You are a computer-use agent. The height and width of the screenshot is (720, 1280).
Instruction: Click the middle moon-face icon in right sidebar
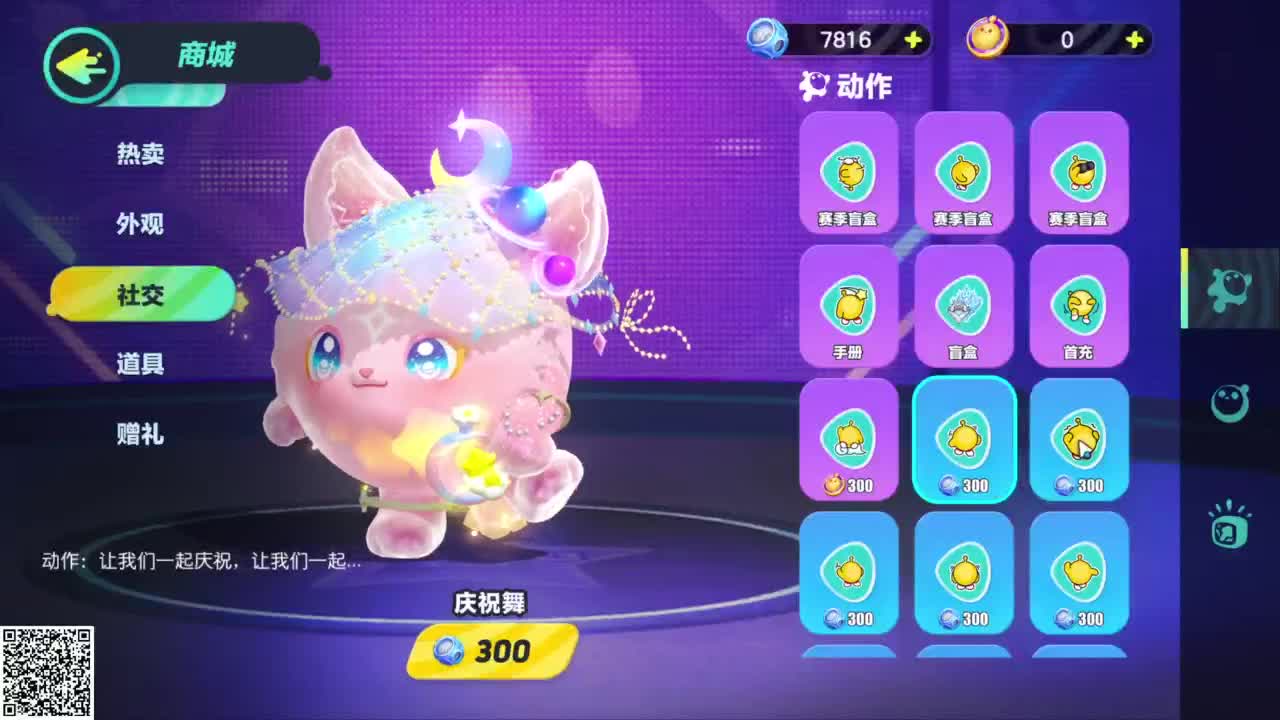click(1229, 402)
